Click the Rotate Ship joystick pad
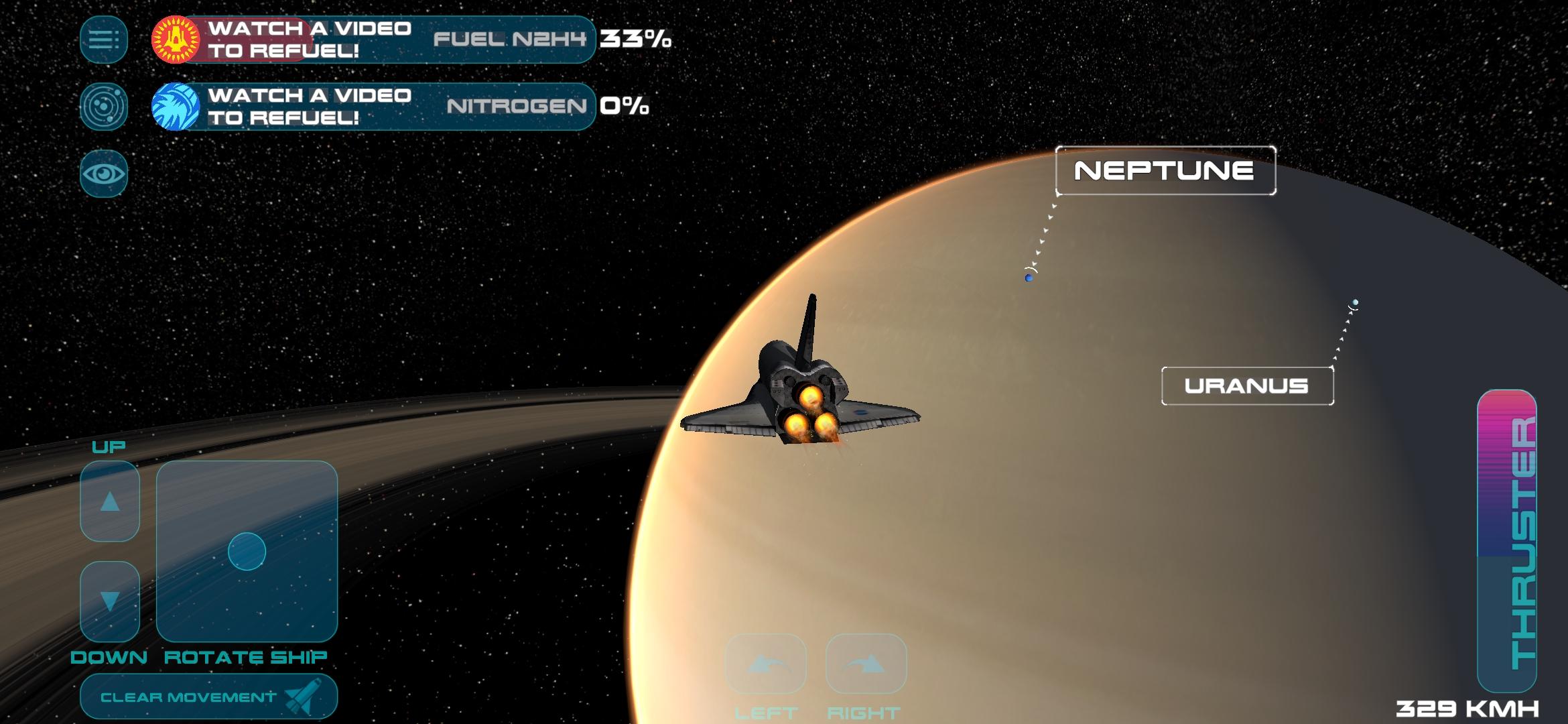Viewport: 1568px width, 724px height. (247, 551)
